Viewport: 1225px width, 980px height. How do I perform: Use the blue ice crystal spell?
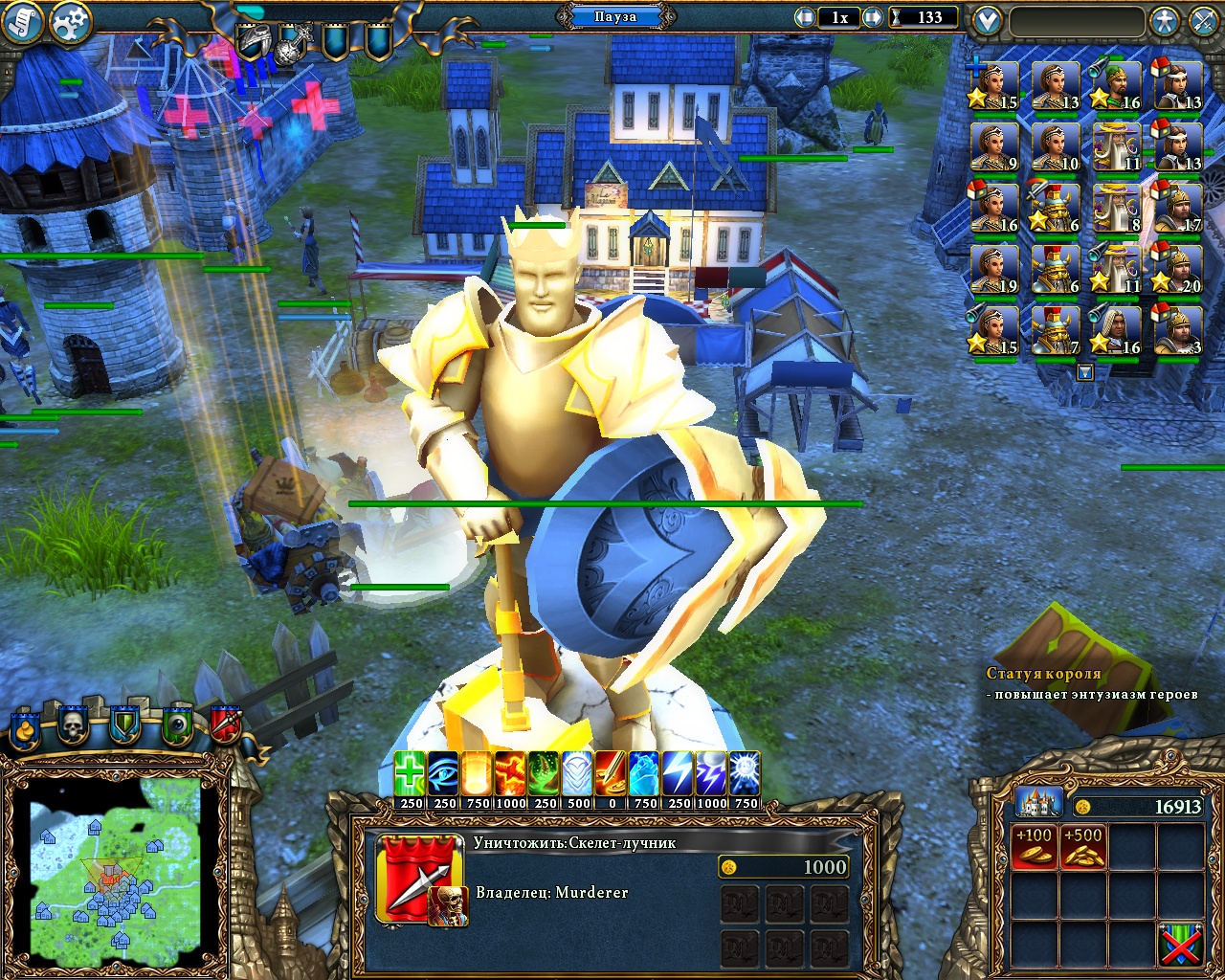coord(645,773)
